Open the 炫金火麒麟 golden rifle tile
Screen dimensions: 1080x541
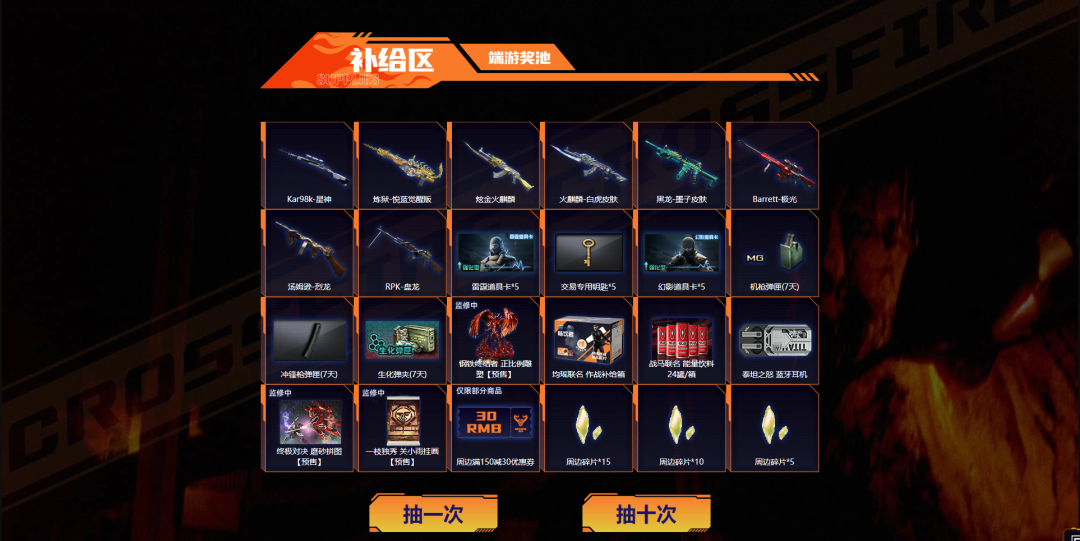click(x=493, y=165)
